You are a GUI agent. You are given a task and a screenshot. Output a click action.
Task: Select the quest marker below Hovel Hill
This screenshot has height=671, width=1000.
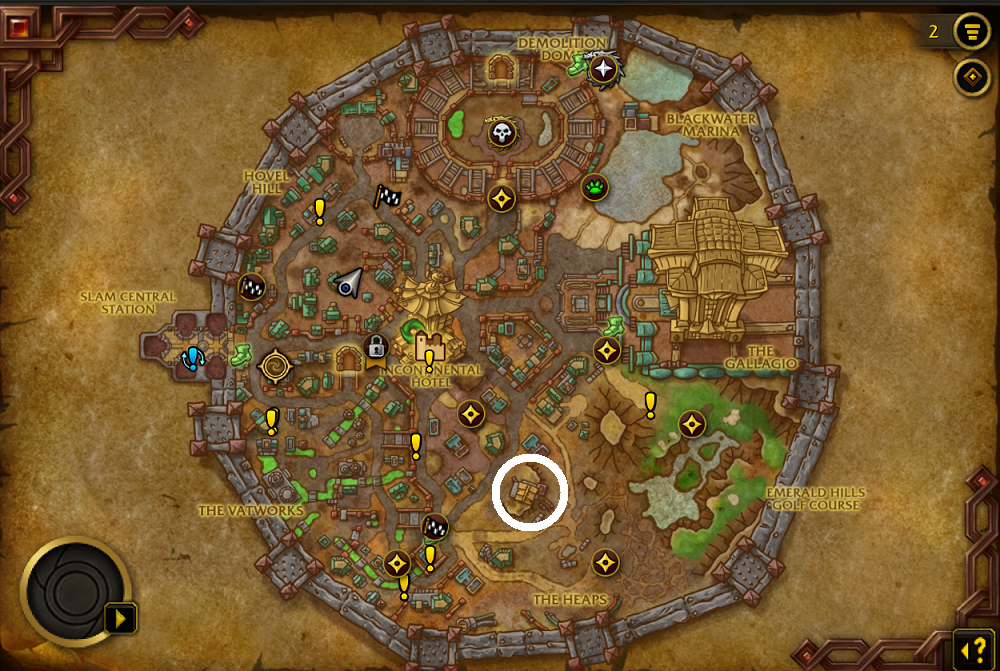319,211
